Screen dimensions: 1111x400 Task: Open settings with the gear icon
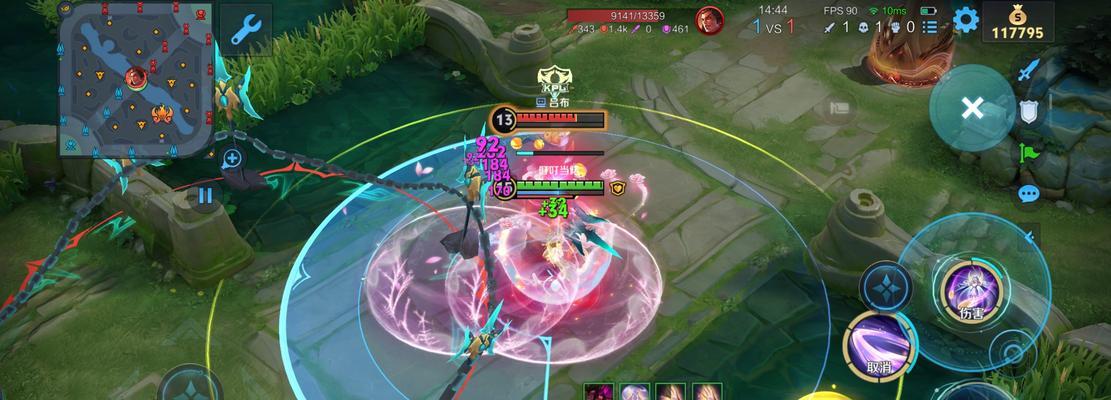tap(965, 19)
